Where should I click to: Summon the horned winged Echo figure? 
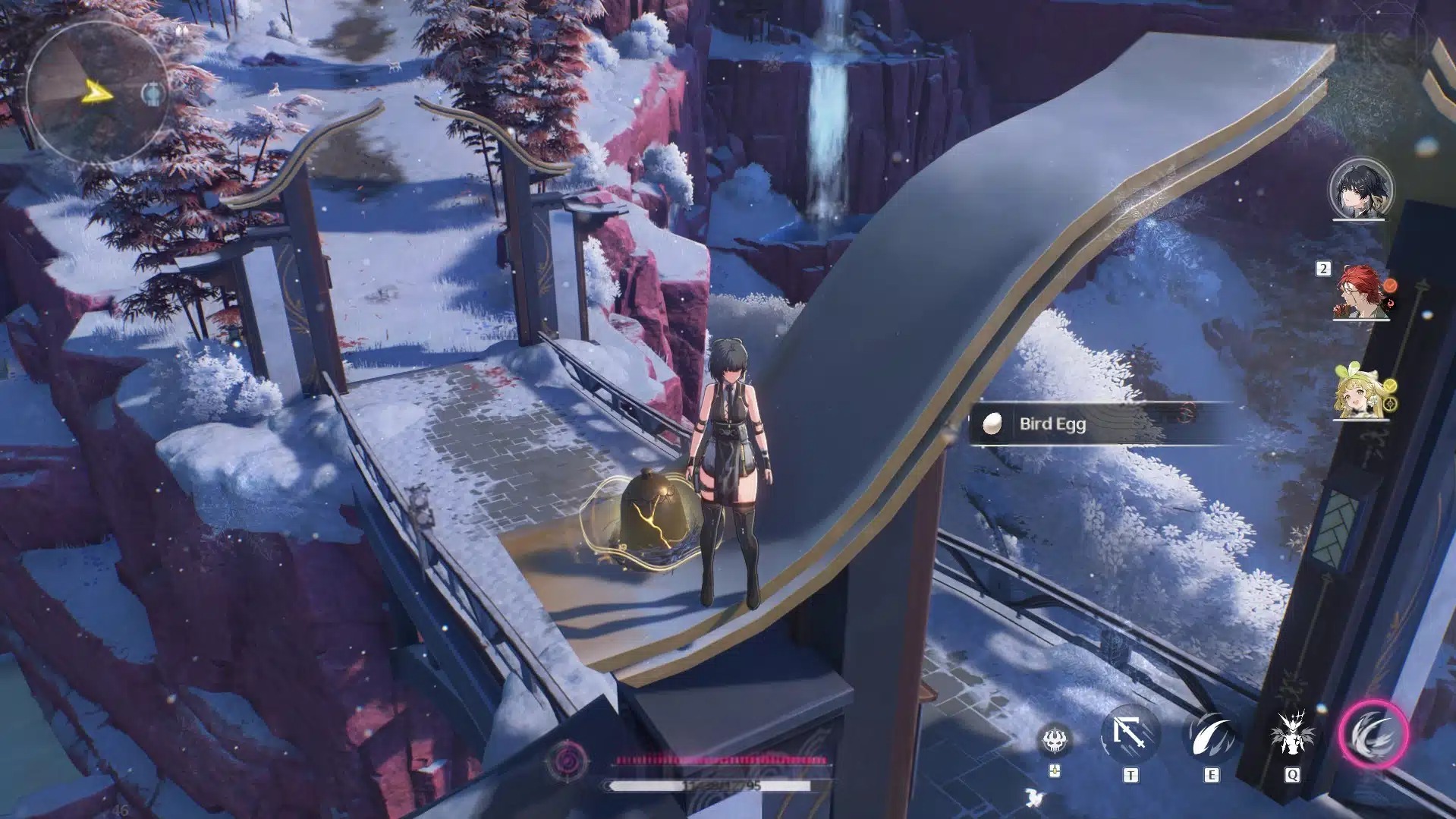(1291, 735)
